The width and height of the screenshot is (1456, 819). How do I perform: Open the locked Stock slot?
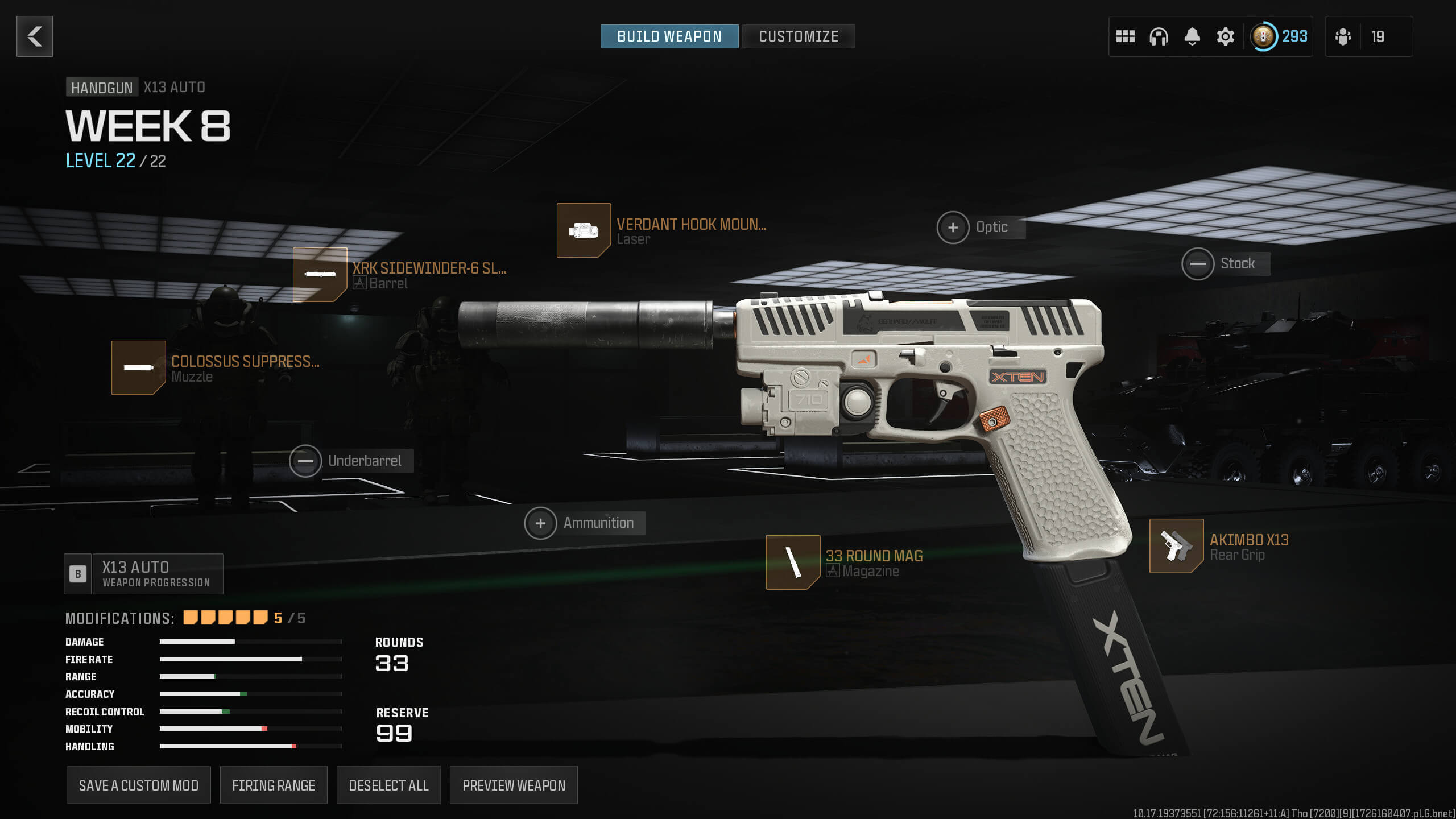tap(1198, 264)
